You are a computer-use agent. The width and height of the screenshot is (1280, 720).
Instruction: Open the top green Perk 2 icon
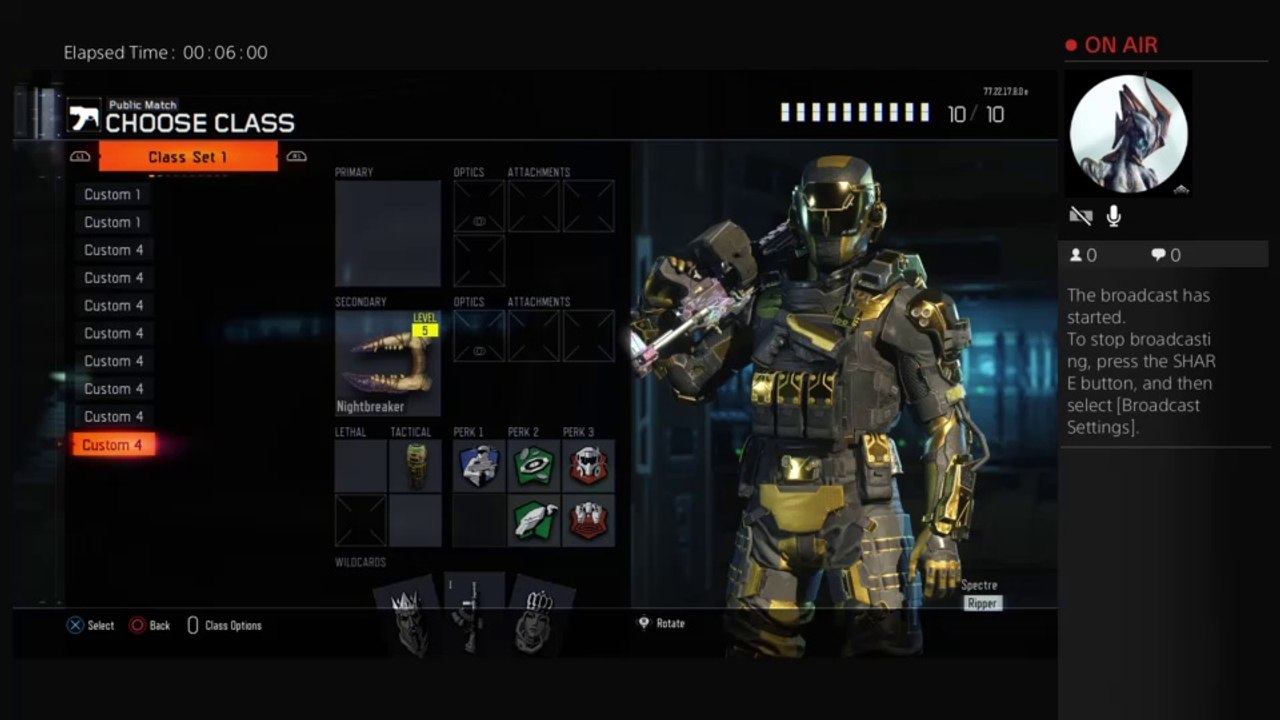(x=534, y=466)
